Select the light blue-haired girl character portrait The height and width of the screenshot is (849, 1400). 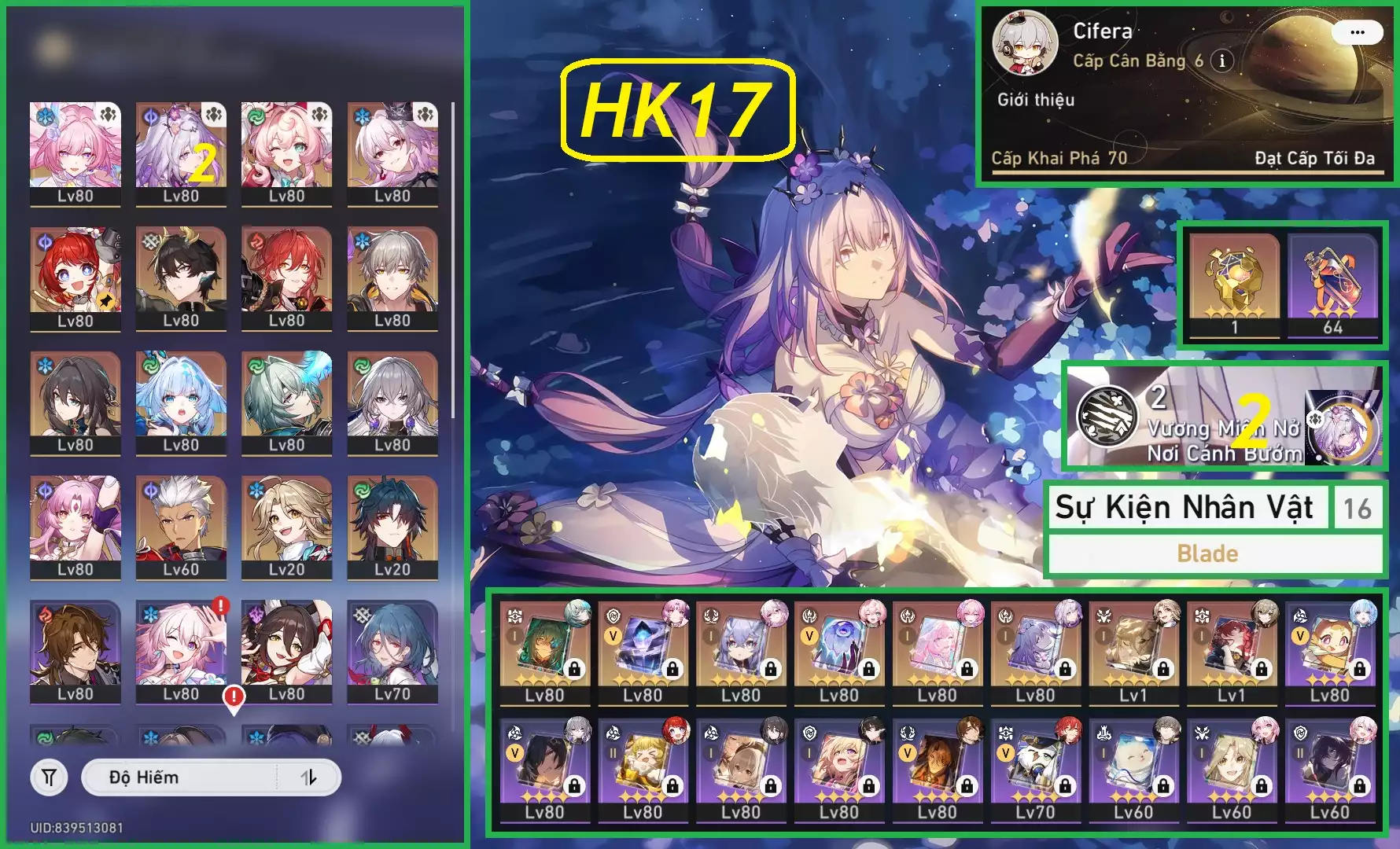pyautogui.click(x=181, y=402)
